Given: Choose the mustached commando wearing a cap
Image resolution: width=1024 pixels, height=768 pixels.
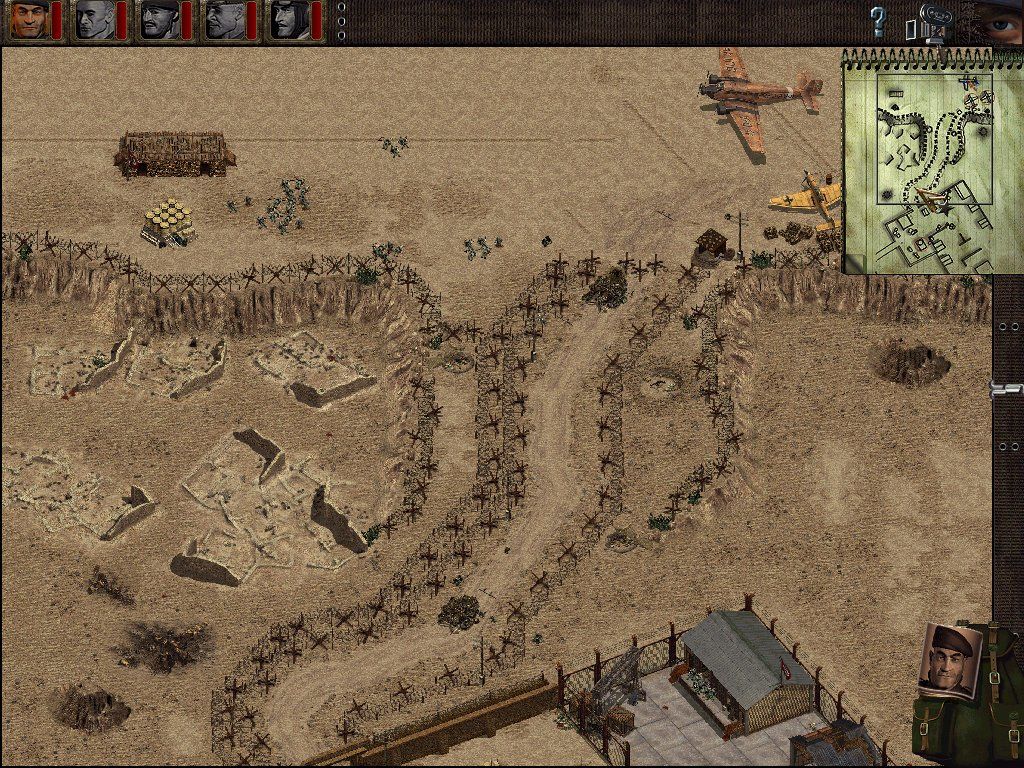Looking at the screenshot, I should (159, 20).
